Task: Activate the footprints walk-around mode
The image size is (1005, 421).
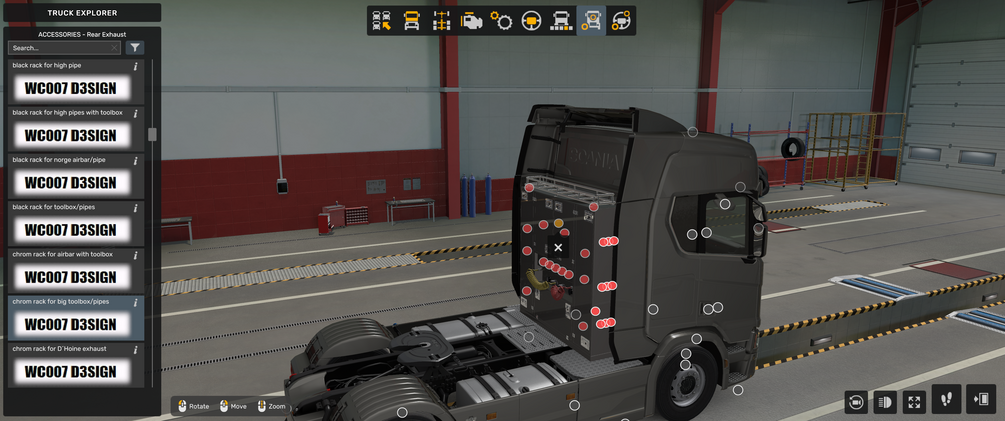Action: (x=946, y=400)
